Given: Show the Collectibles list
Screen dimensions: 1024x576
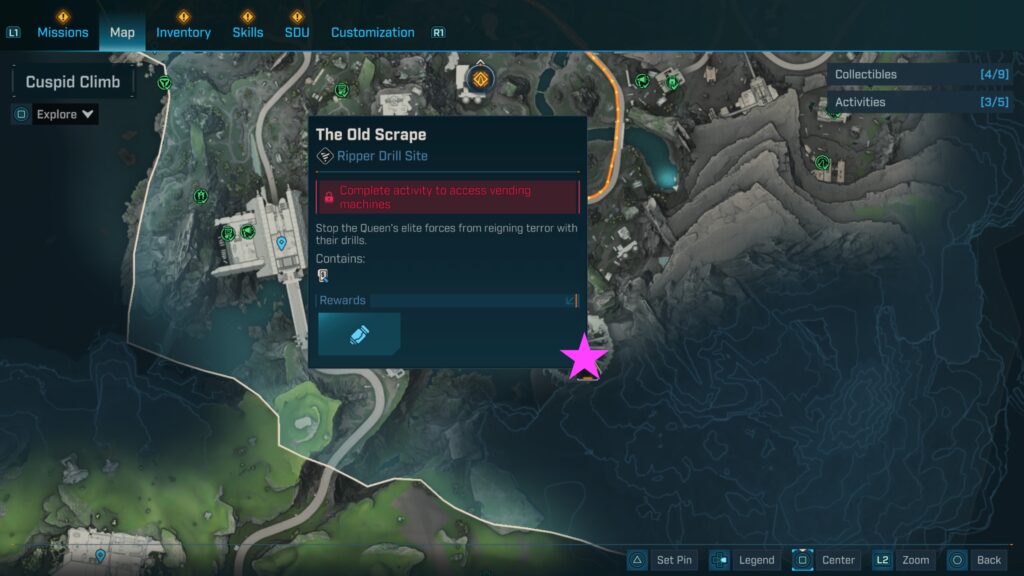Looking at the screenshot, I should coord(920,74).
